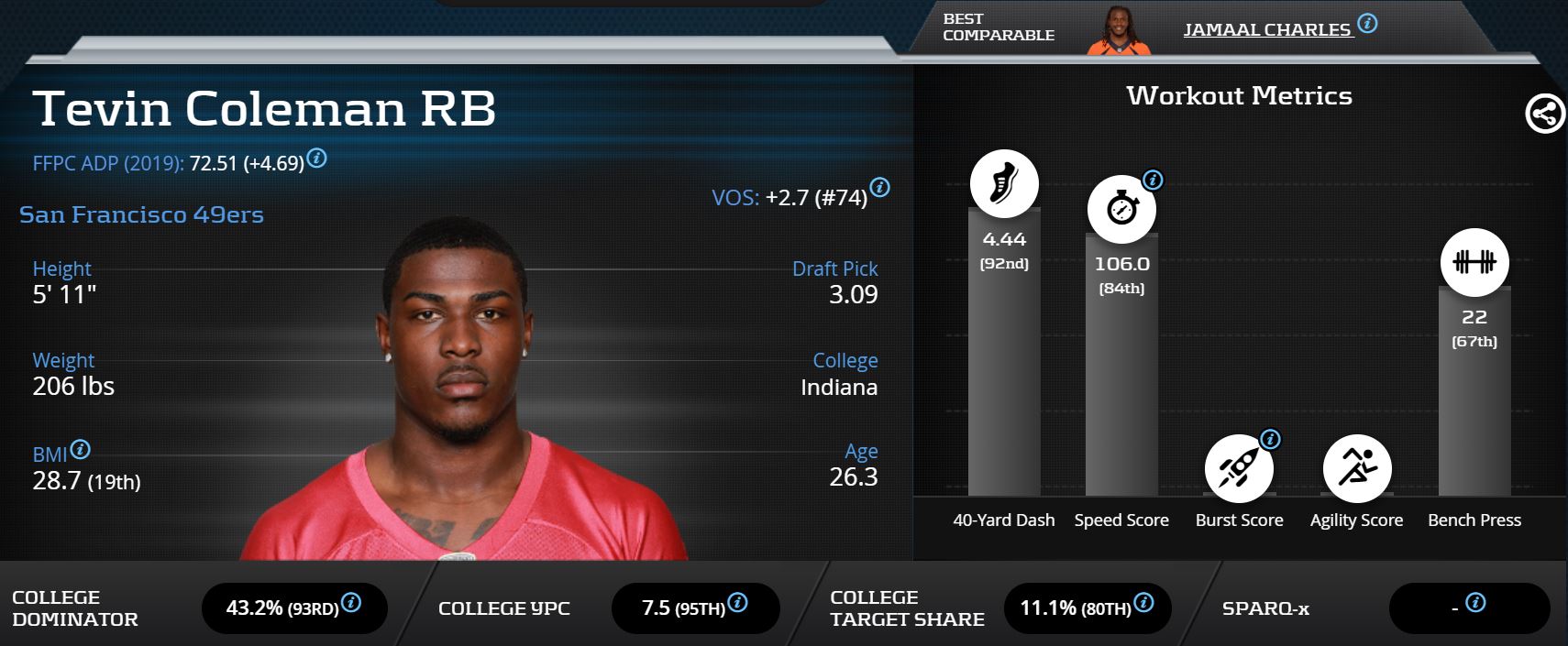Select the Agility Score runner icon
The width and height of the screenshot is (1568, 646).
pyautogui.click(x=1356, y=469)
